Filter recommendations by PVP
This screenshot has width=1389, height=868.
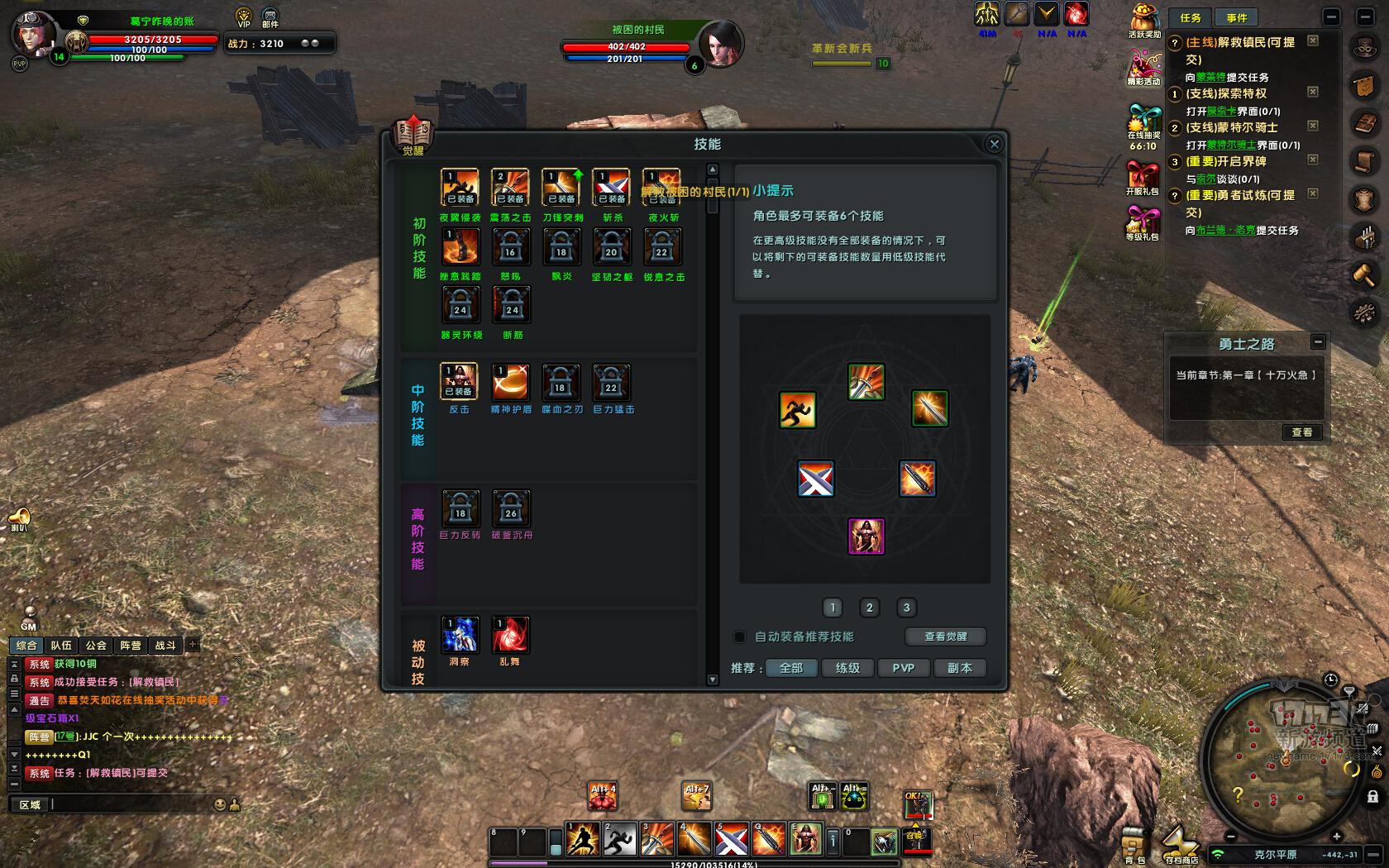tap(903, 668)
